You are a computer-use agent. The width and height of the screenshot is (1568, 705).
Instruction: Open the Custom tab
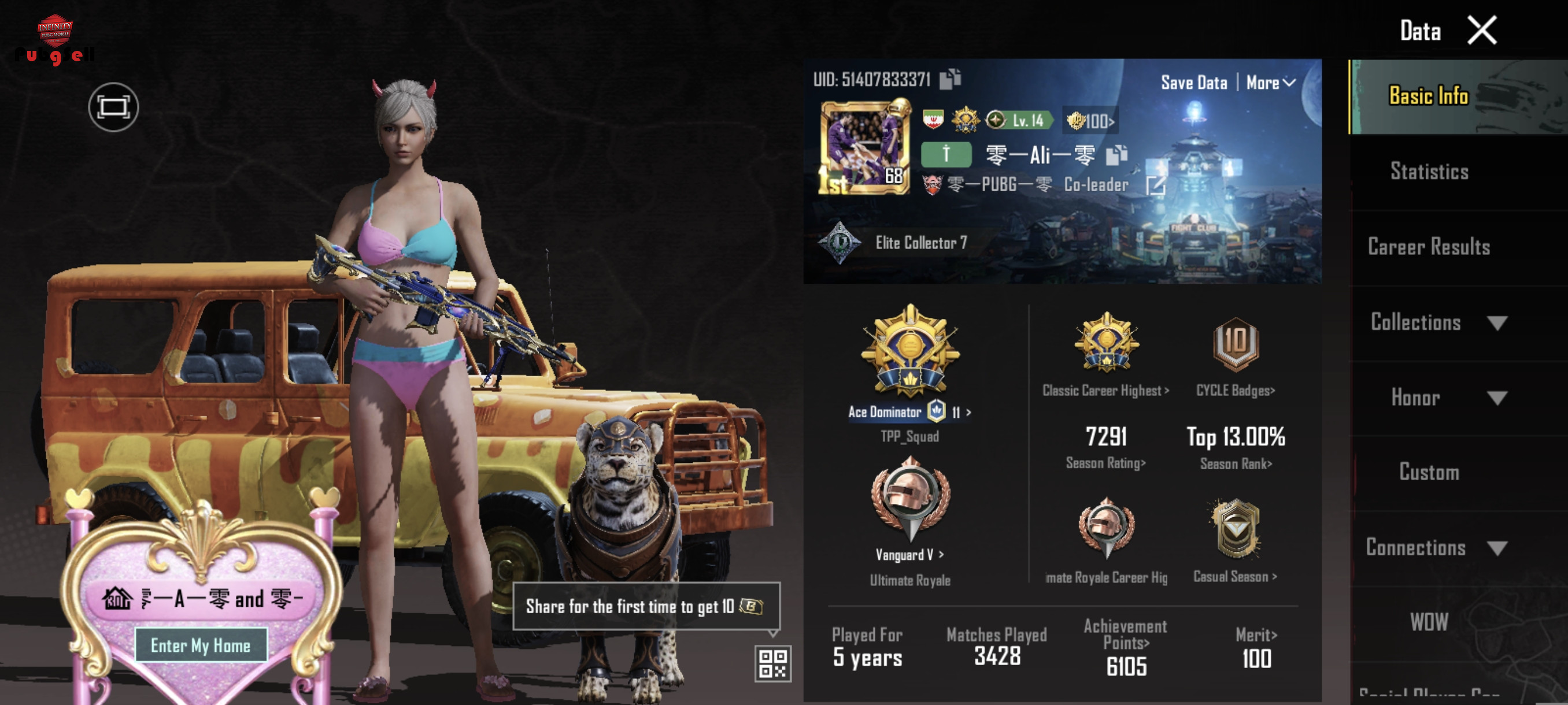point(1429,472)
